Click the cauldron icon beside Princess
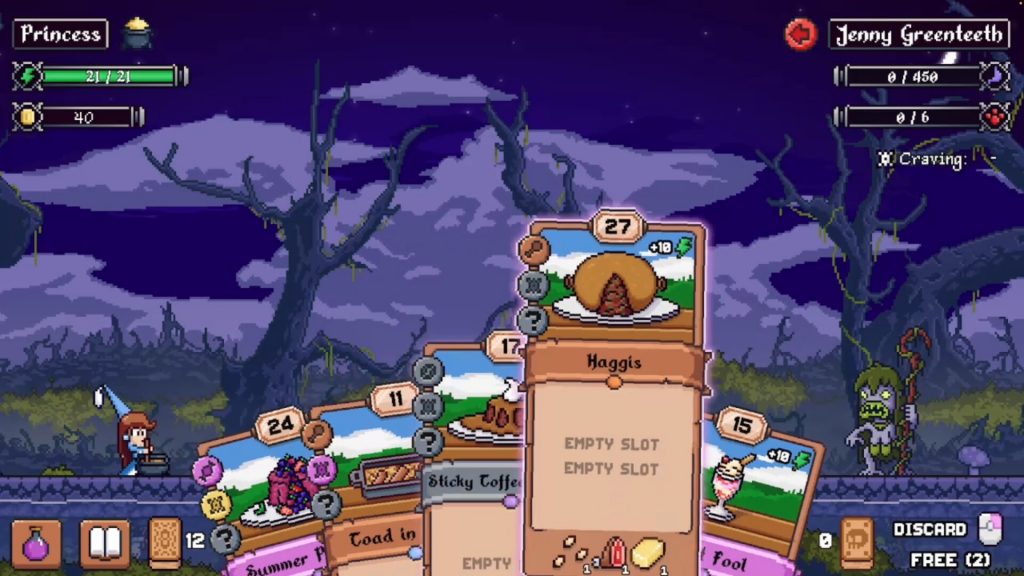Viewport: 1024px width, 576px height. coord(137,34)
